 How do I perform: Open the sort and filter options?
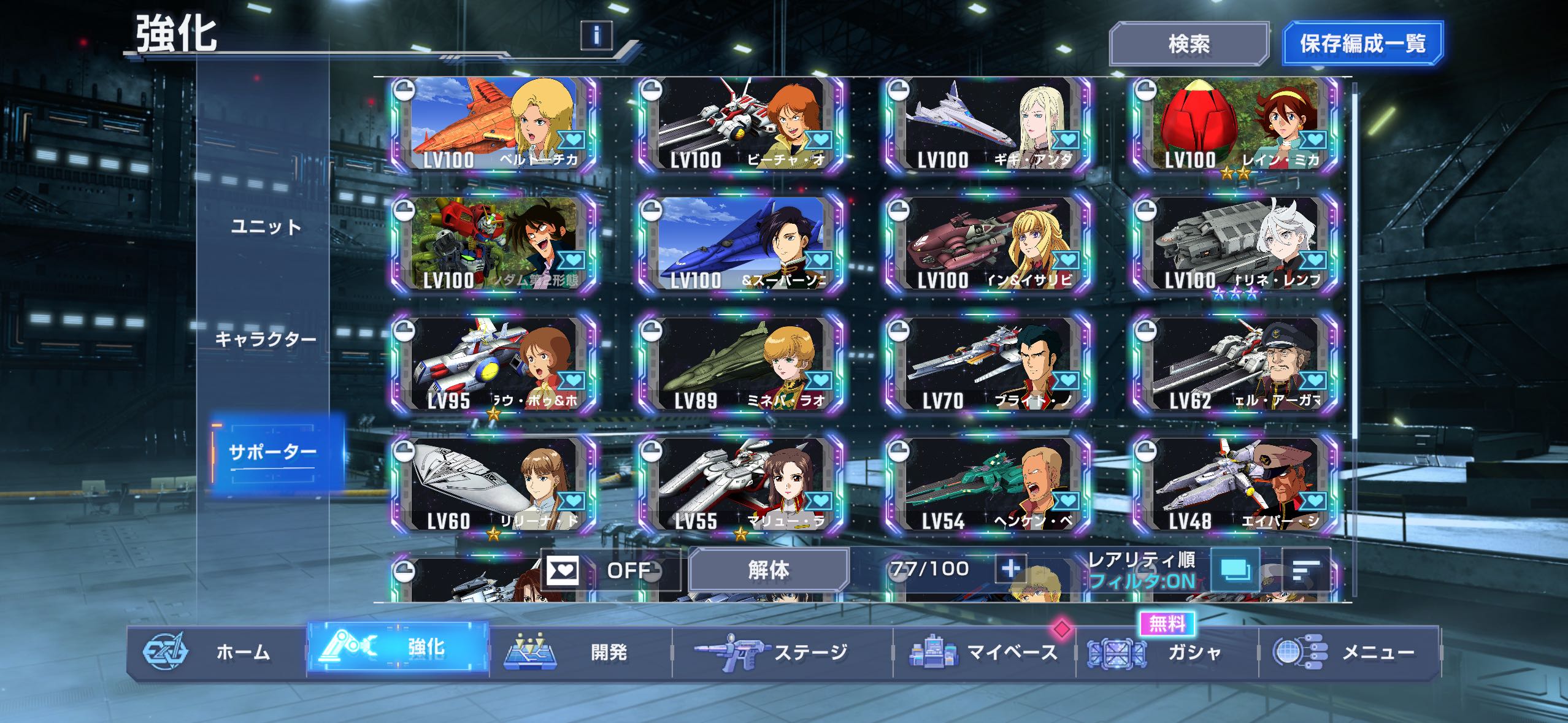(x=1306, y=570)
